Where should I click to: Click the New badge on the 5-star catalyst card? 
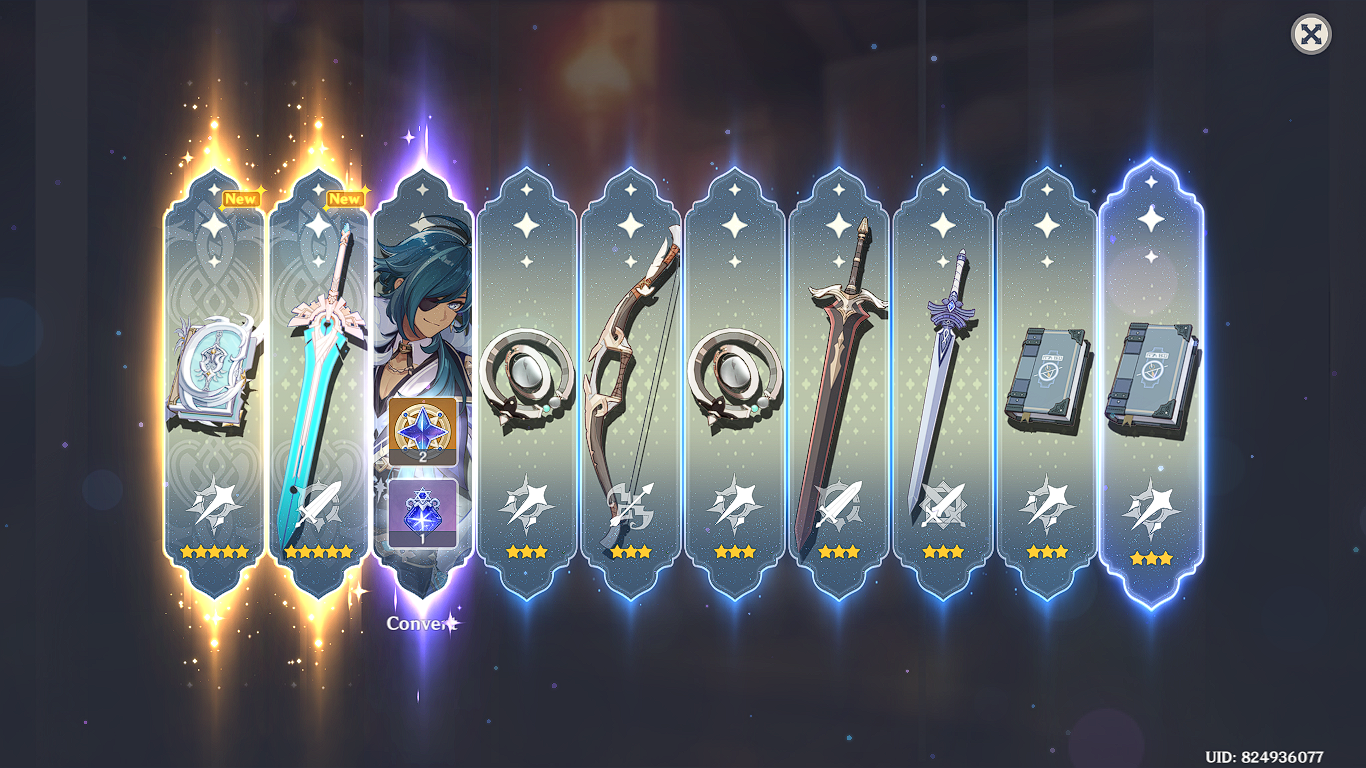241,198
